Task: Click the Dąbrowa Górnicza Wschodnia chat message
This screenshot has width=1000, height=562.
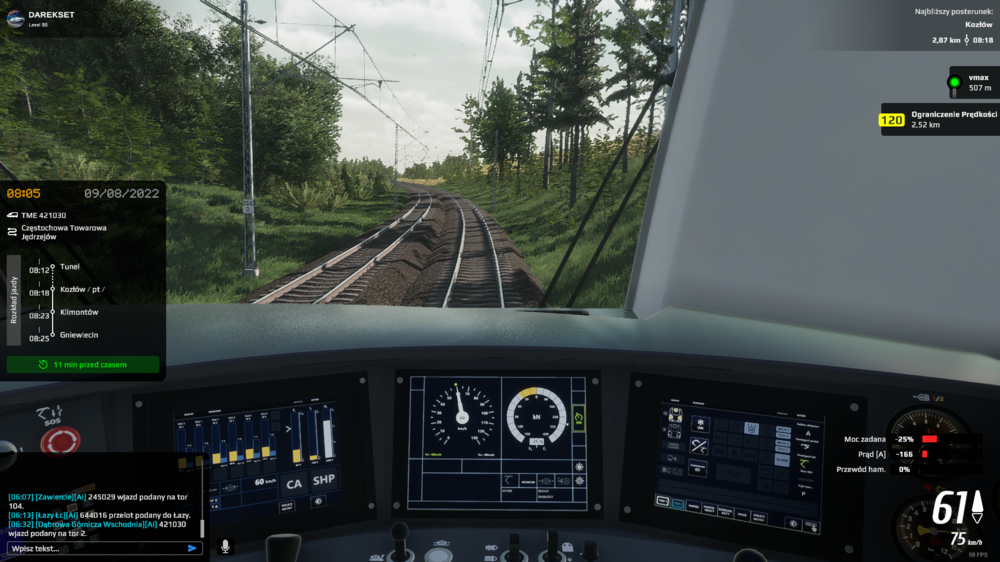Action: point(100,528)
